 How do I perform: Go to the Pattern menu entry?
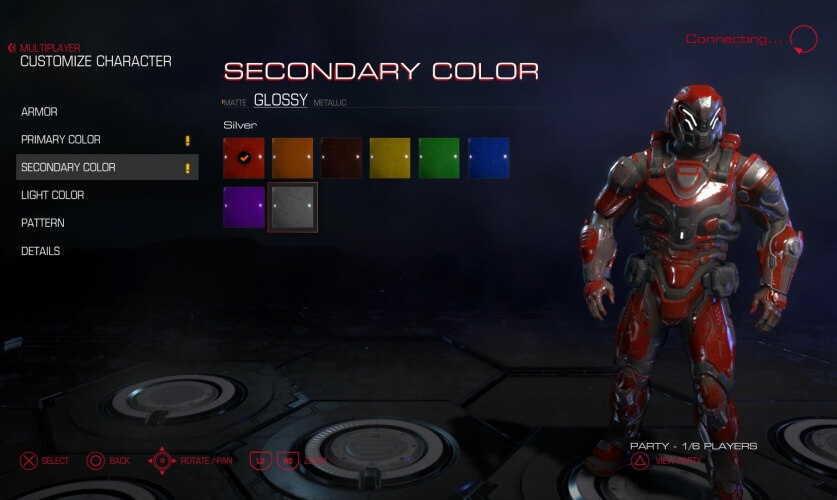coord(43,223)
